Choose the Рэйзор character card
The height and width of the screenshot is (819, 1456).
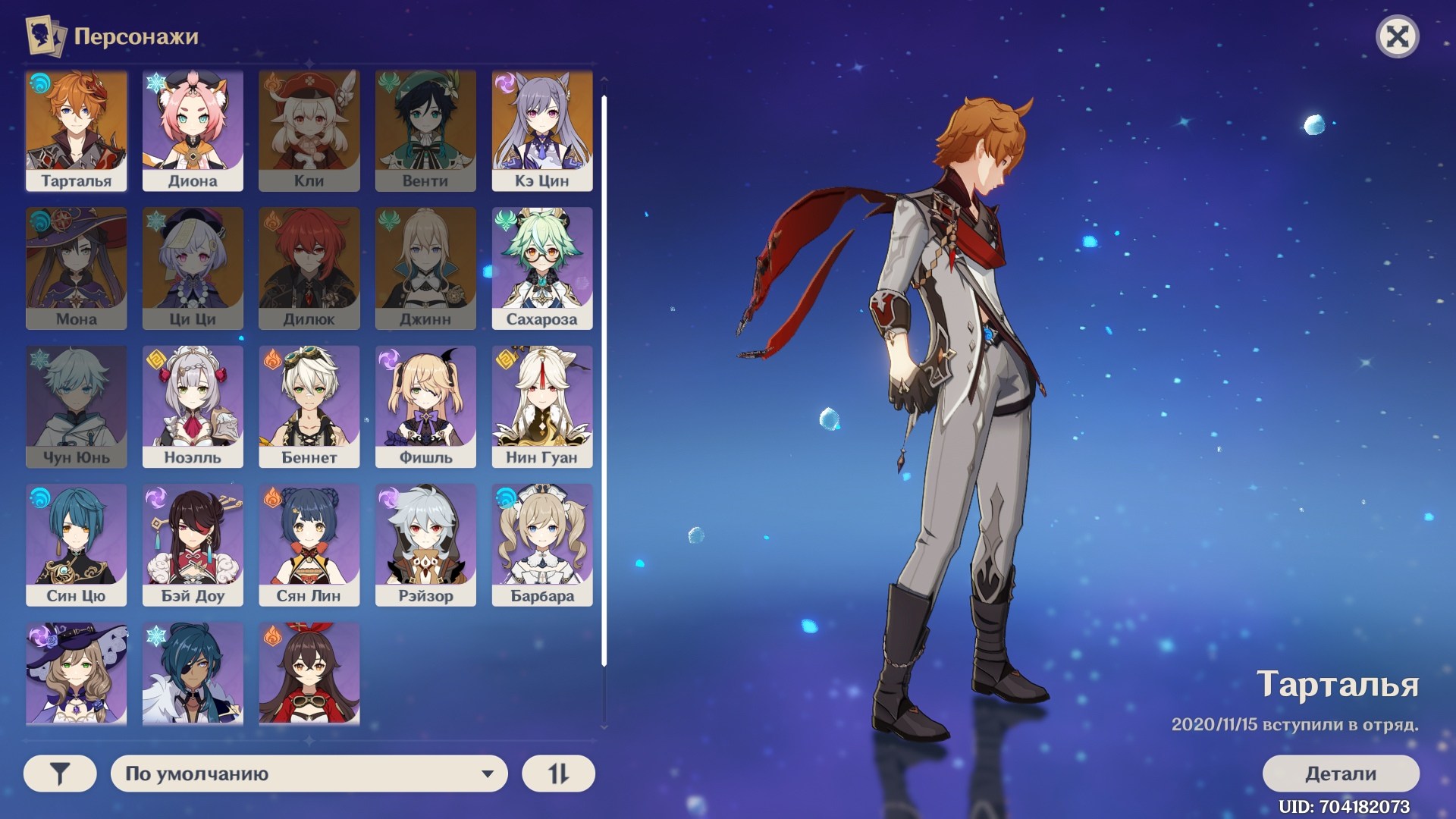click(x=425, y=544)
